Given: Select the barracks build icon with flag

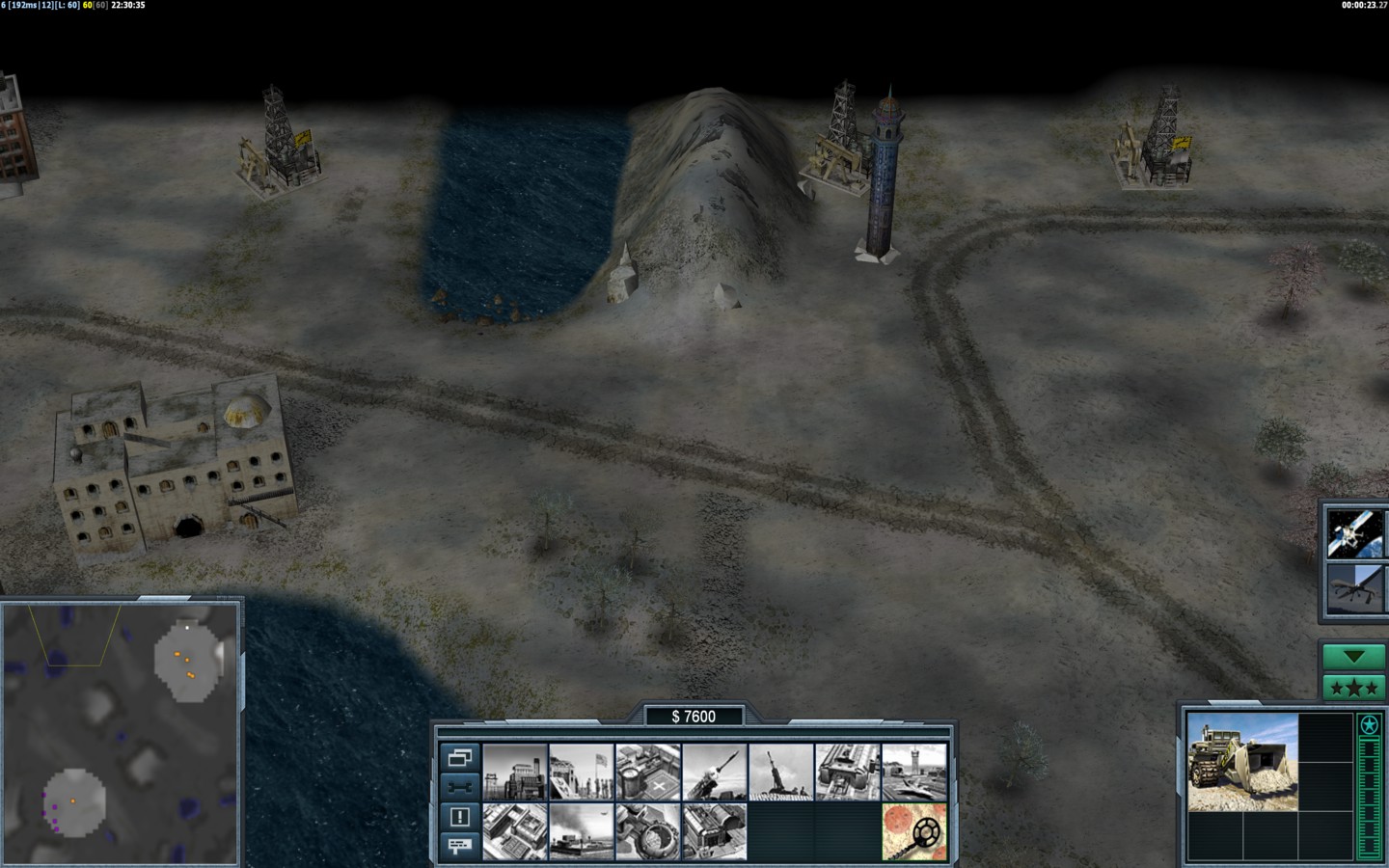Looking at the screenshot, I should [581, 773].
